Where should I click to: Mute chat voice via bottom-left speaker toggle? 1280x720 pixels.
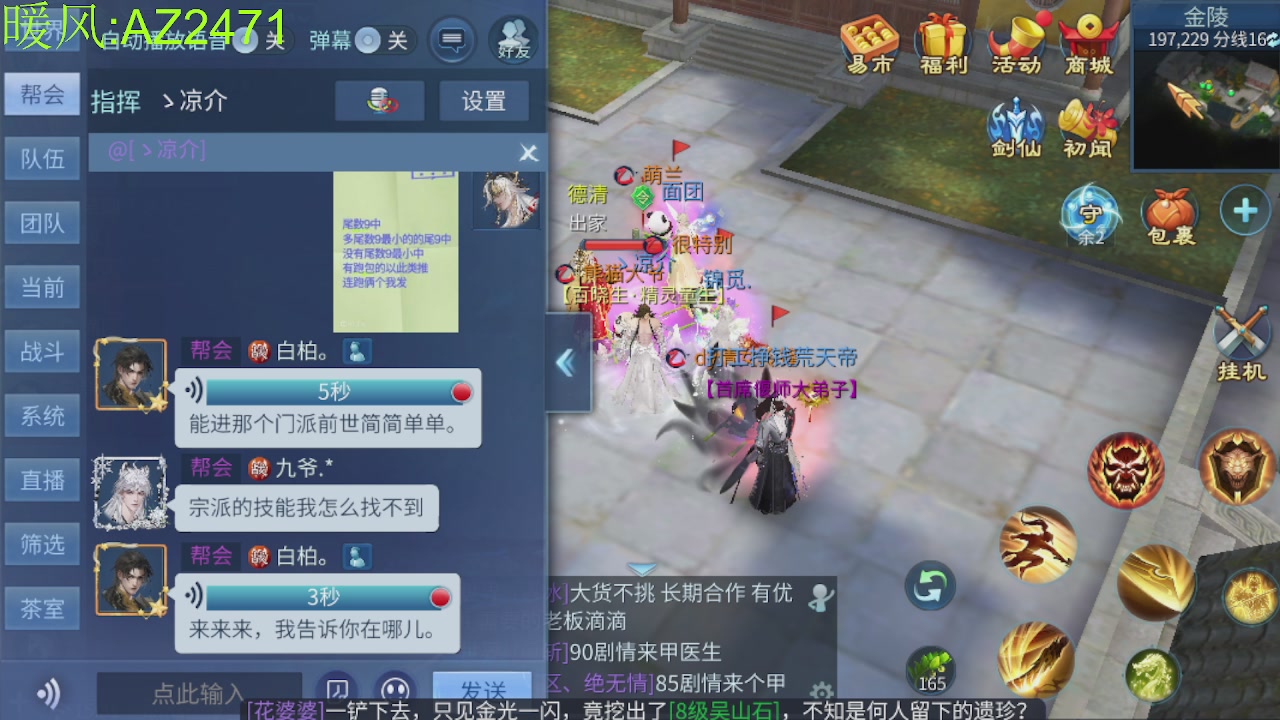coord(48,693)
